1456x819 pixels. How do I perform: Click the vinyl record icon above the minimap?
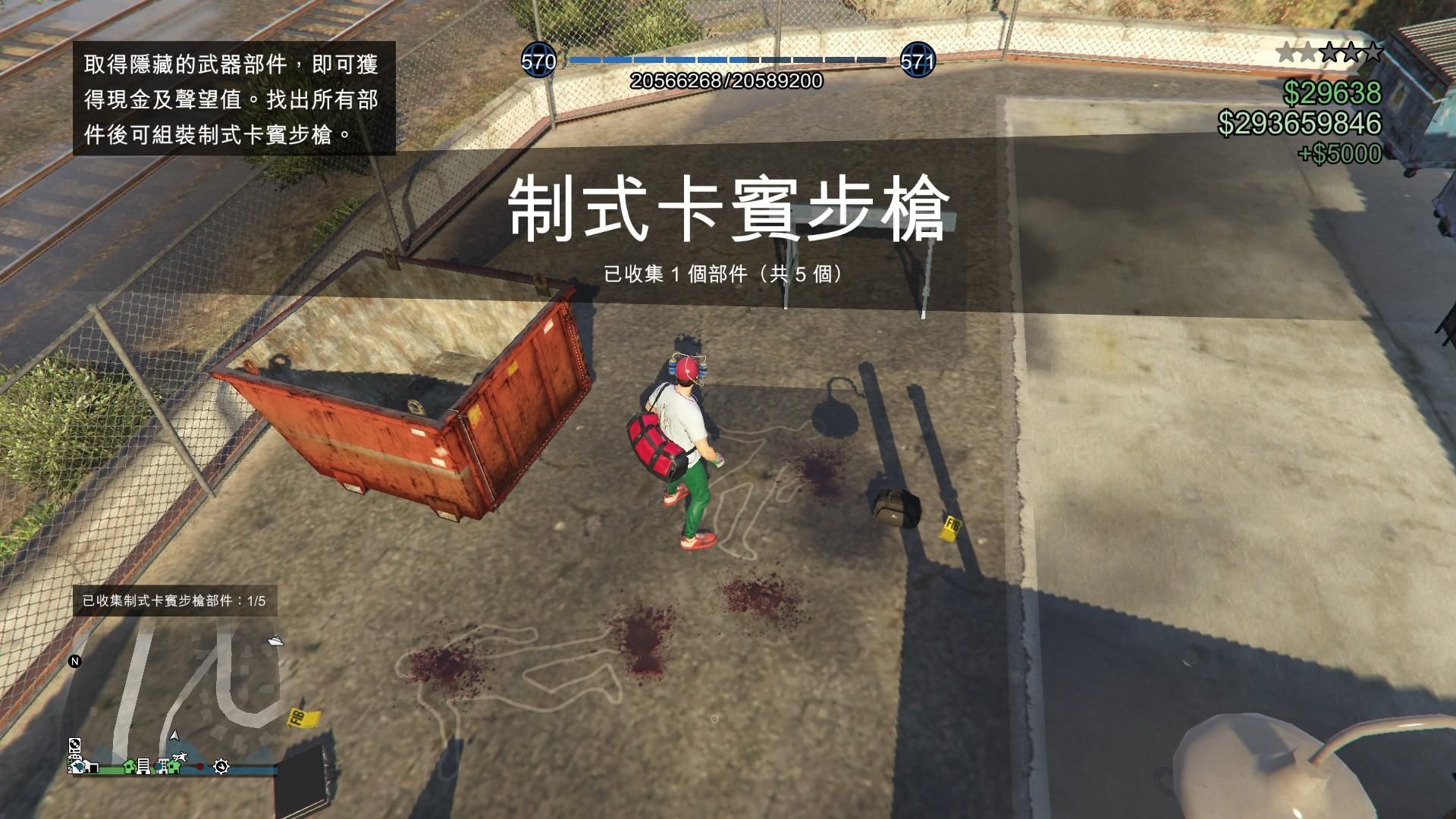point(74,745)
